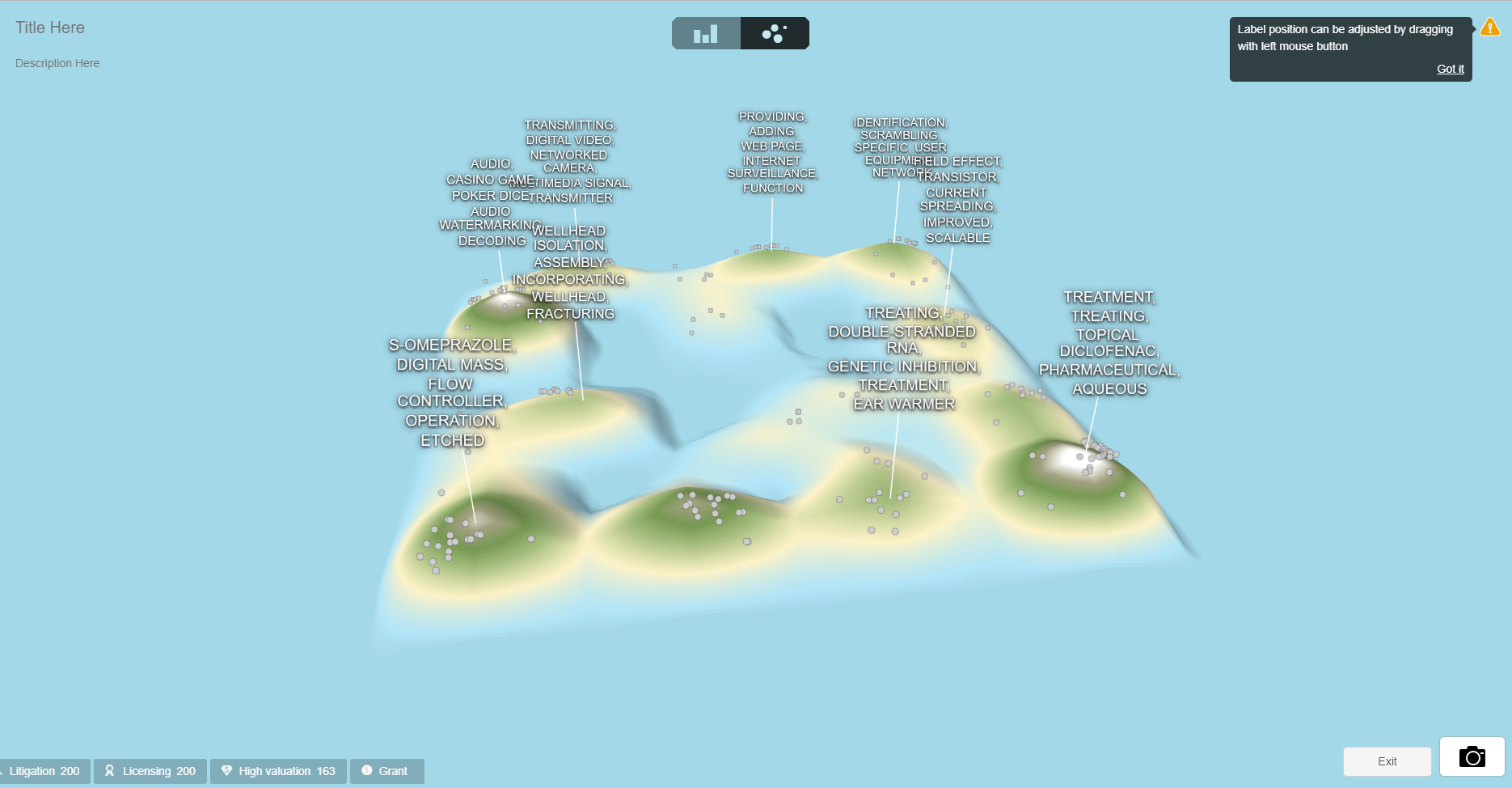Click the warning triangle icon in the notification
This screenshot has height=788, width=1512.
coord(1490,29)
